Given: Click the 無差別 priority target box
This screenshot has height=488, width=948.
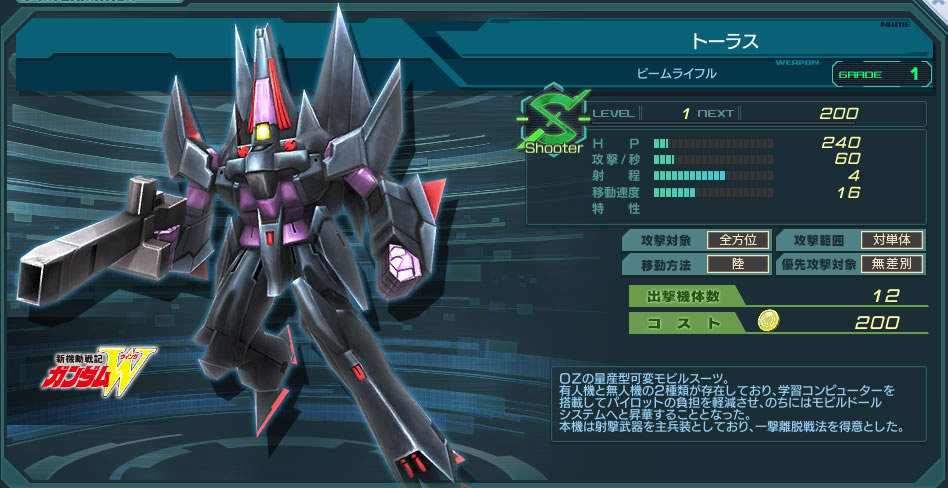Looking at the screenshot, I should [x=892, y=265].
